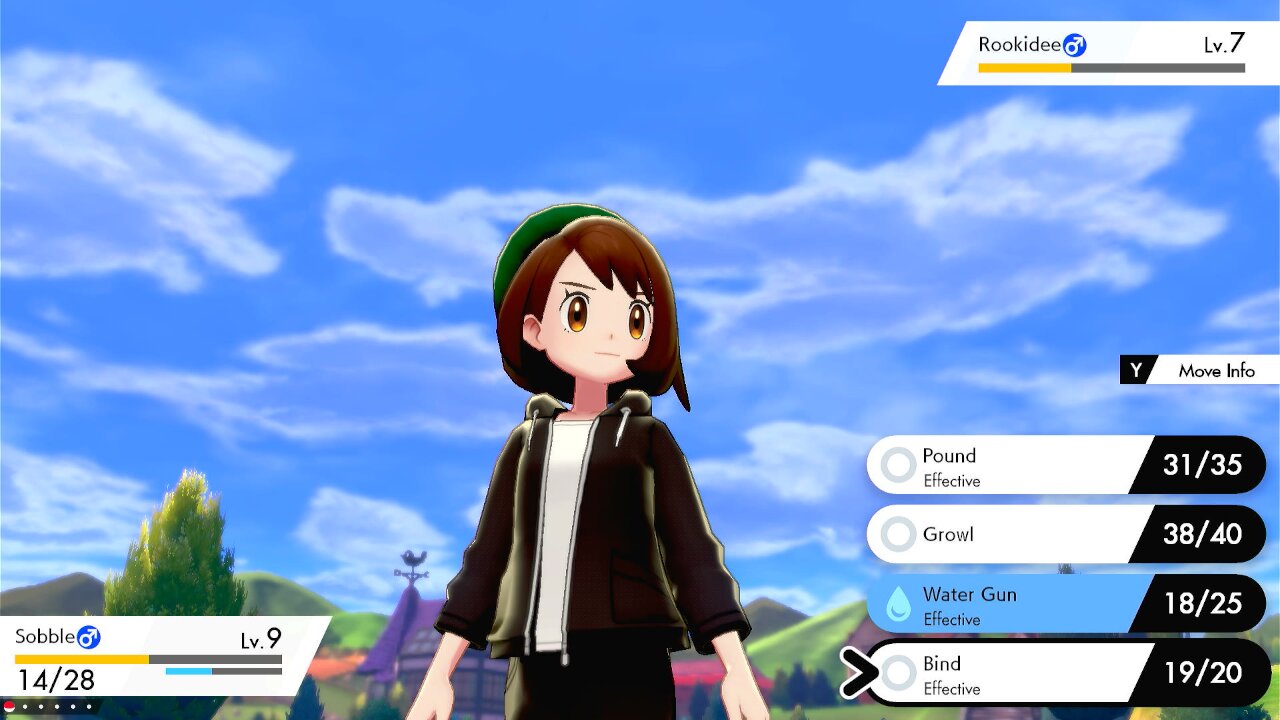This screenshot has height=720, width=1280.
Task: Click the circle icon beside Bind
Action: [897, 672]
